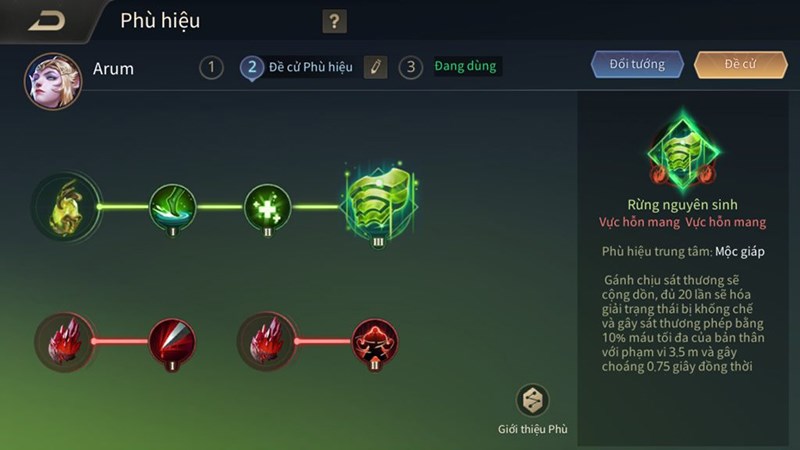Go back using the arrow button
The image size is (800, 450).
point(46,21)
